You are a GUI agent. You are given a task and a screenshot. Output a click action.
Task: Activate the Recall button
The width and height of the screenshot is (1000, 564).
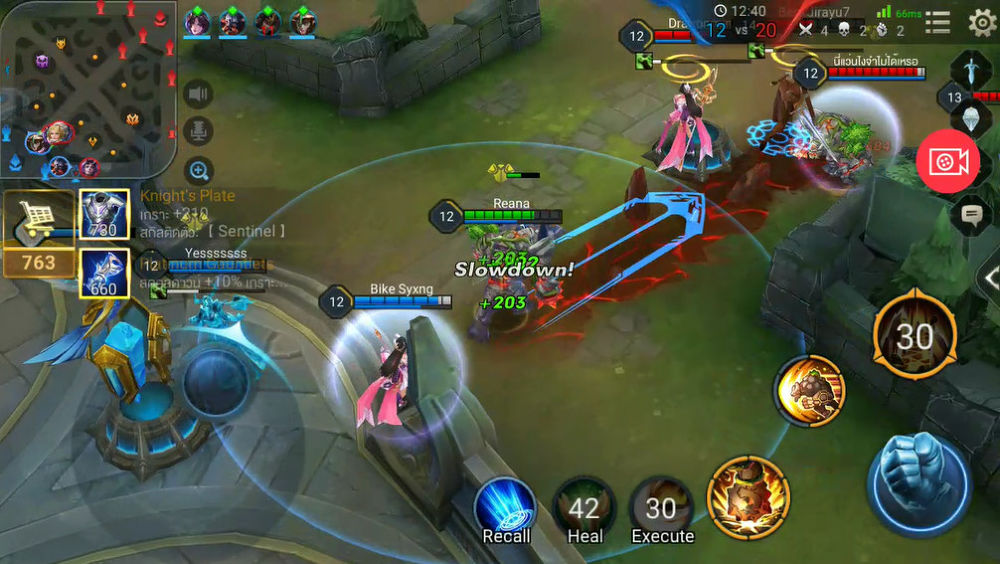tap(505, 508)
